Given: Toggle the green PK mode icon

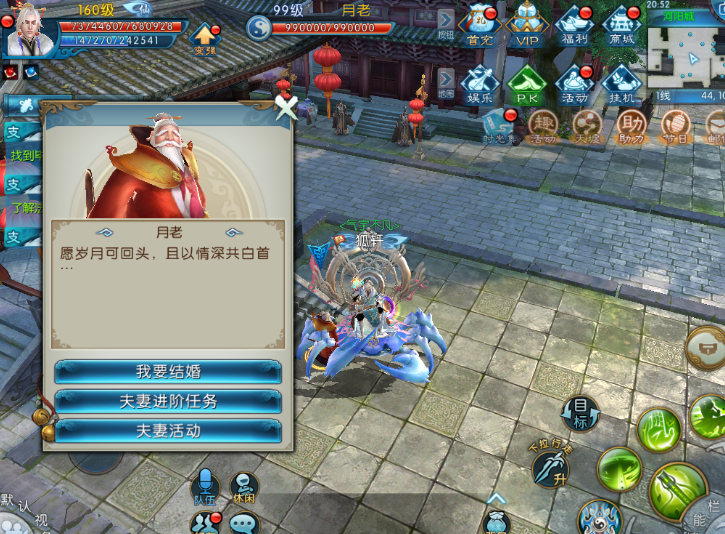Looking at the screenshot, I should coord(527,84).
